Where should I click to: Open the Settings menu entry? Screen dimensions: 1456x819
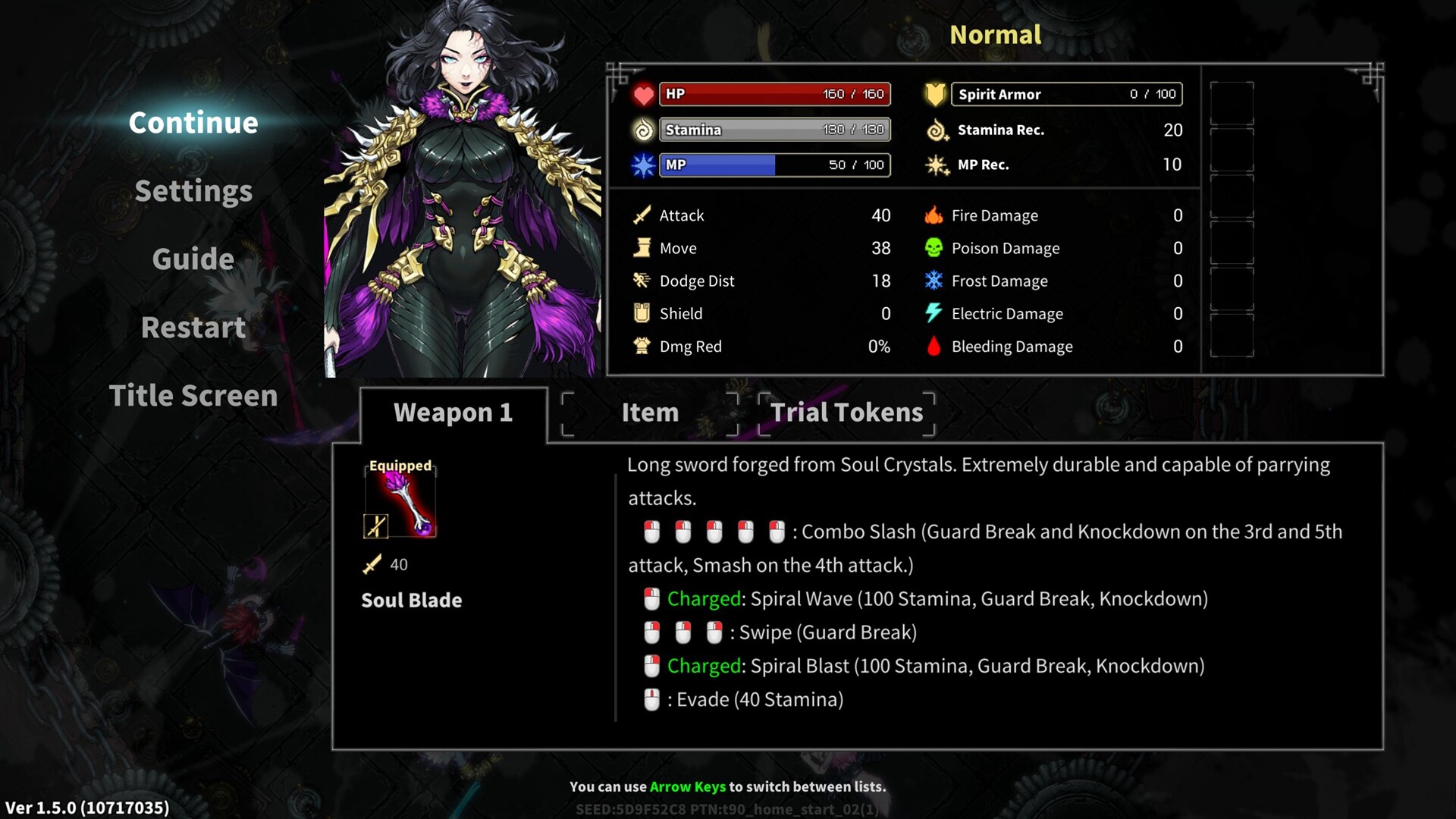coord(193,191)
